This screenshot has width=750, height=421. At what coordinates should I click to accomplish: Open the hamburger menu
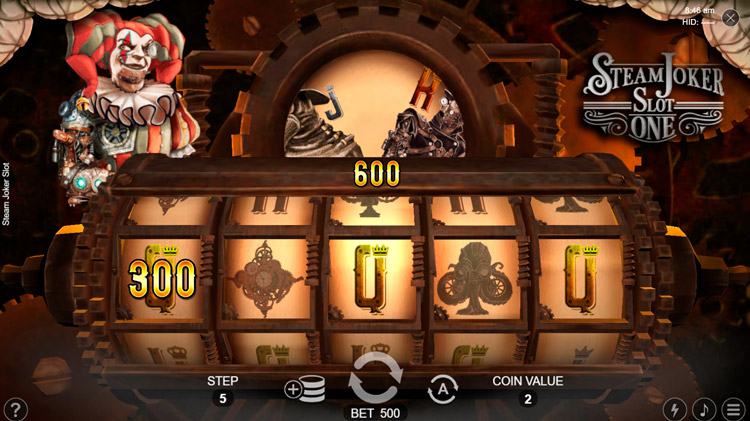click(x=734, y=409)
